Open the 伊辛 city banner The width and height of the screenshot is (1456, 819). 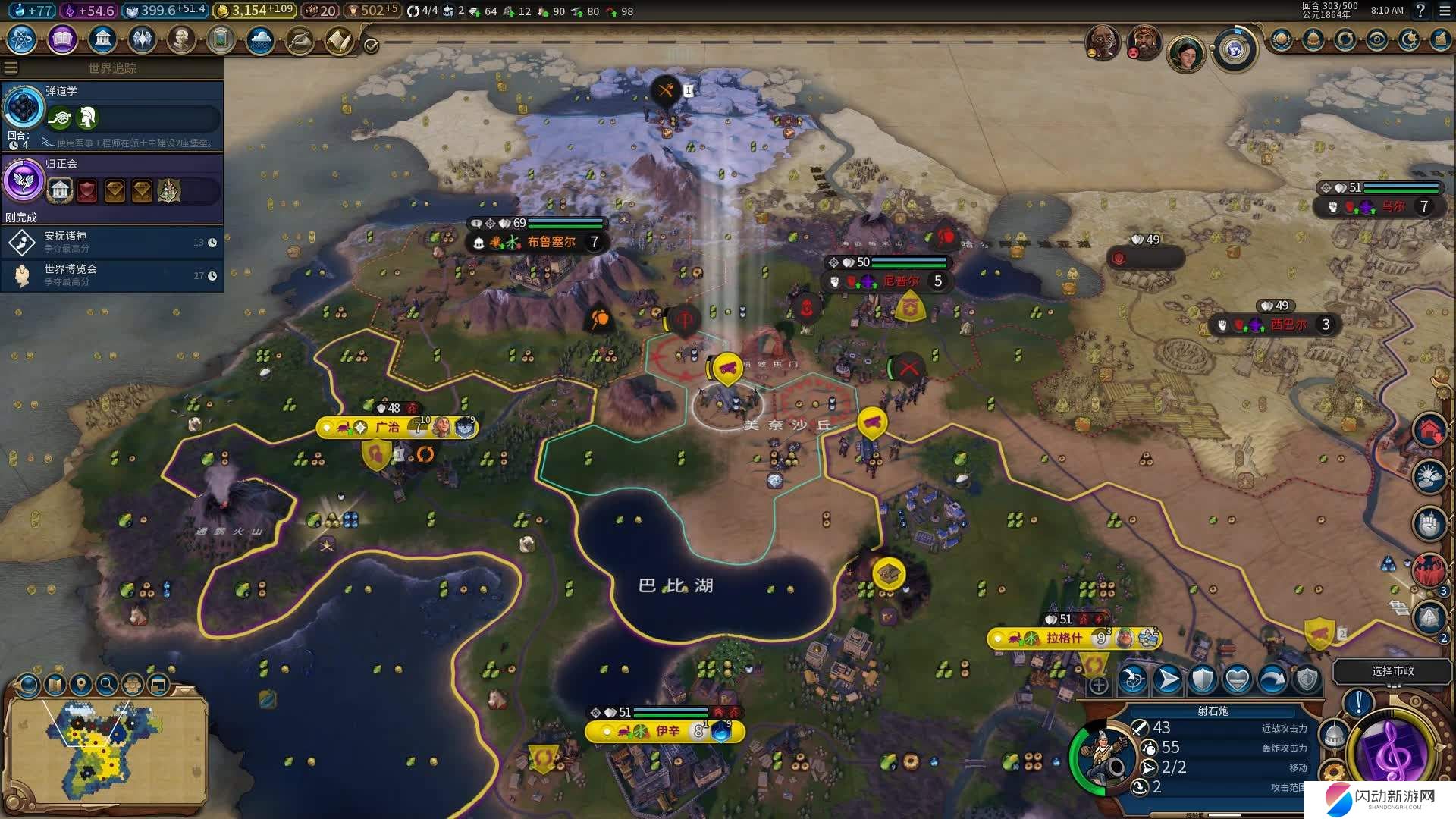pos(667,731)
